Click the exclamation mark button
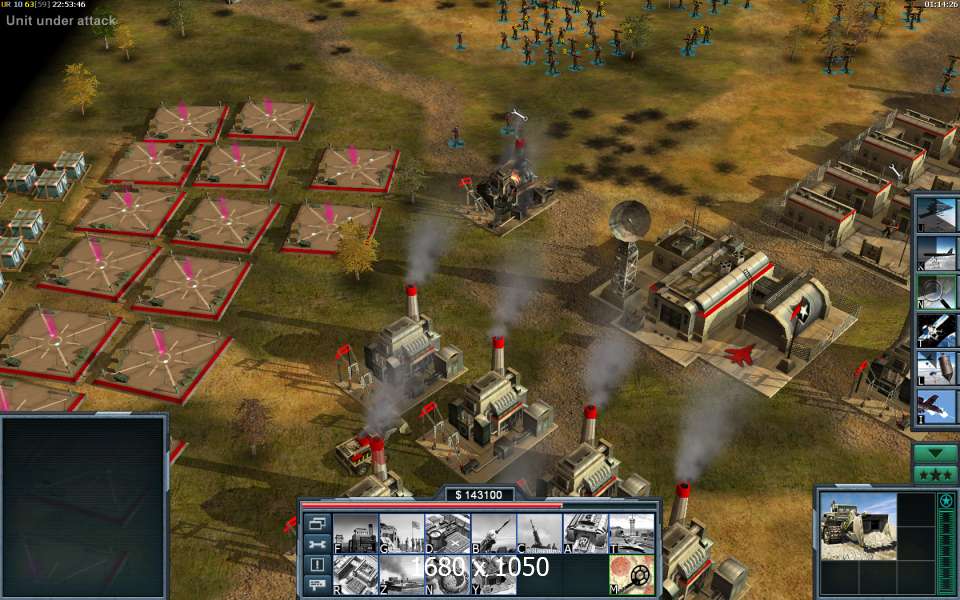This screenshot has width=960, height=600. (317, 565)
